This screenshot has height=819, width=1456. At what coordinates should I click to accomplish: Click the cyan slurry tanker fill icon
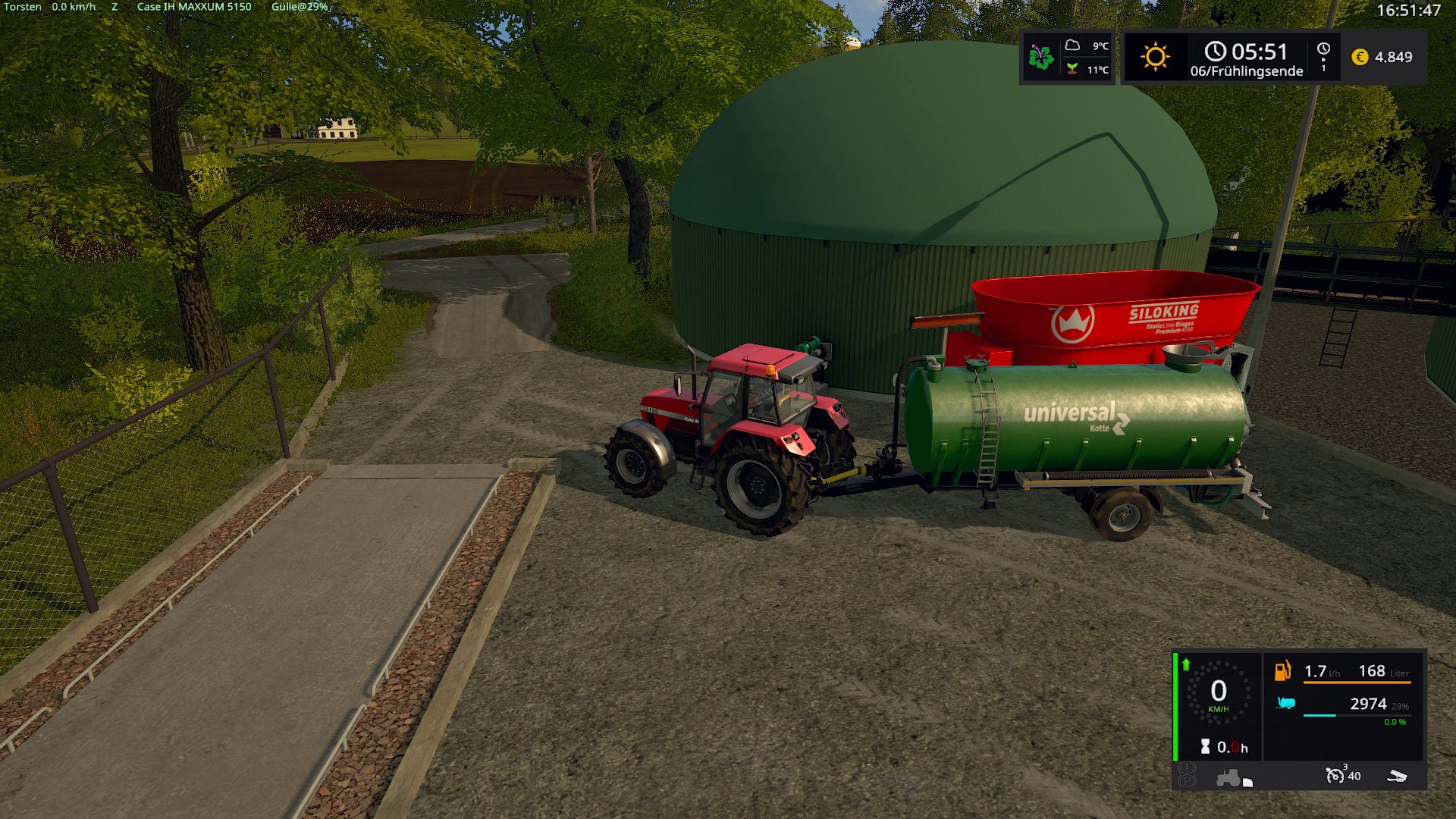click(1285, 703)
